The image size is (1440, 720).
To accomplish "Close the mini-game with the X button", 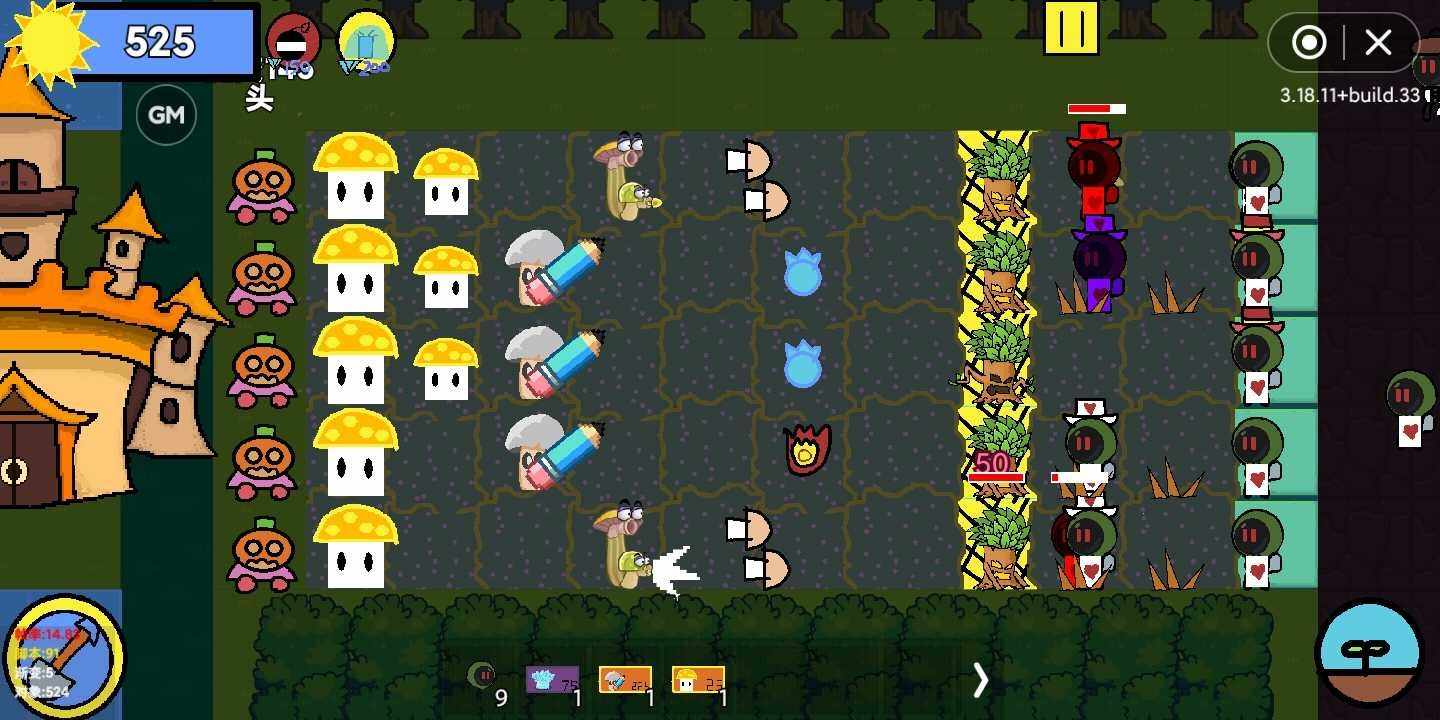I will (1378, 43).
